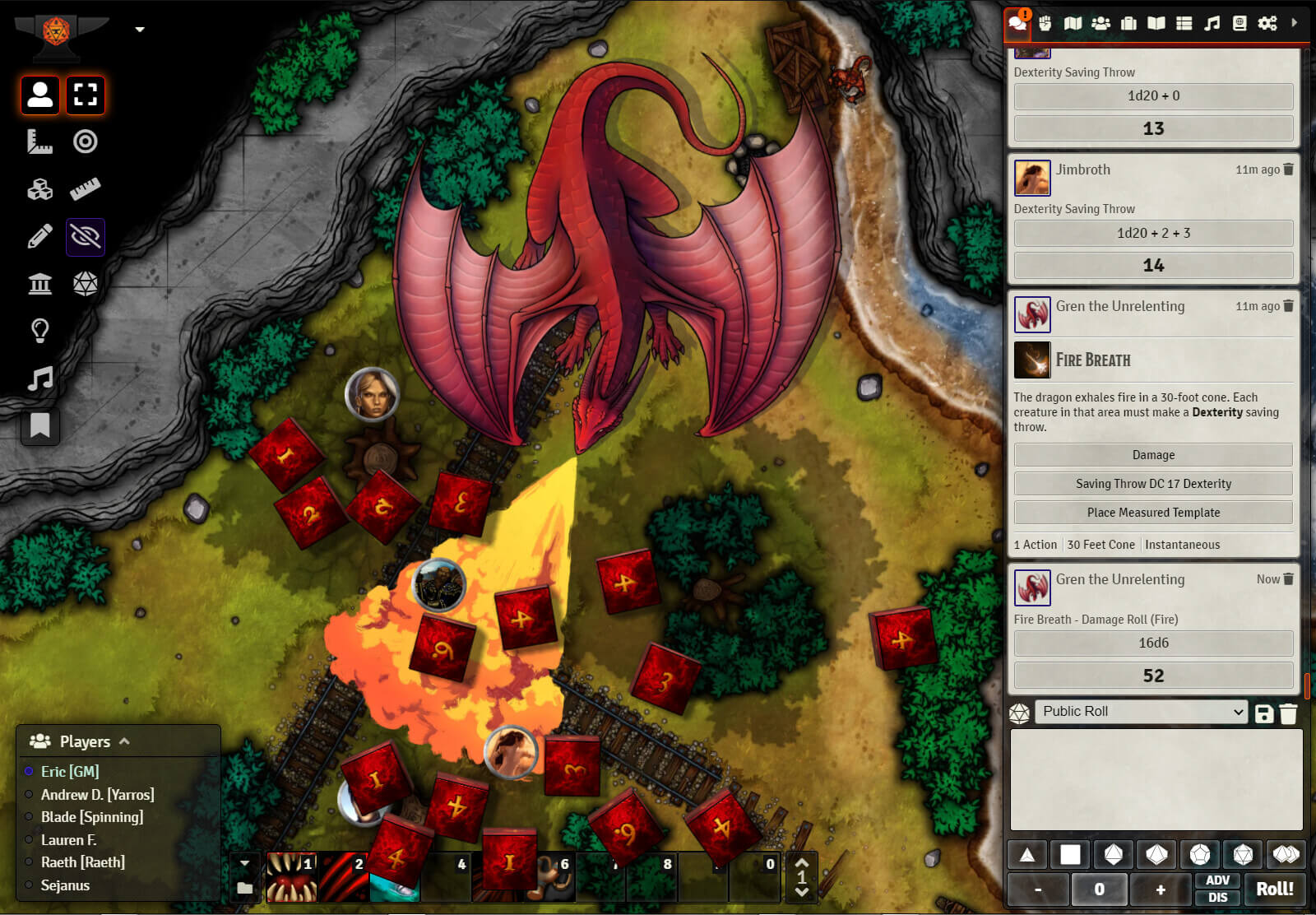Image resolution: width=1316 pixels, height=915 pixels.
Task: Open the playlists music note tab
Action: pos(1212,23)
